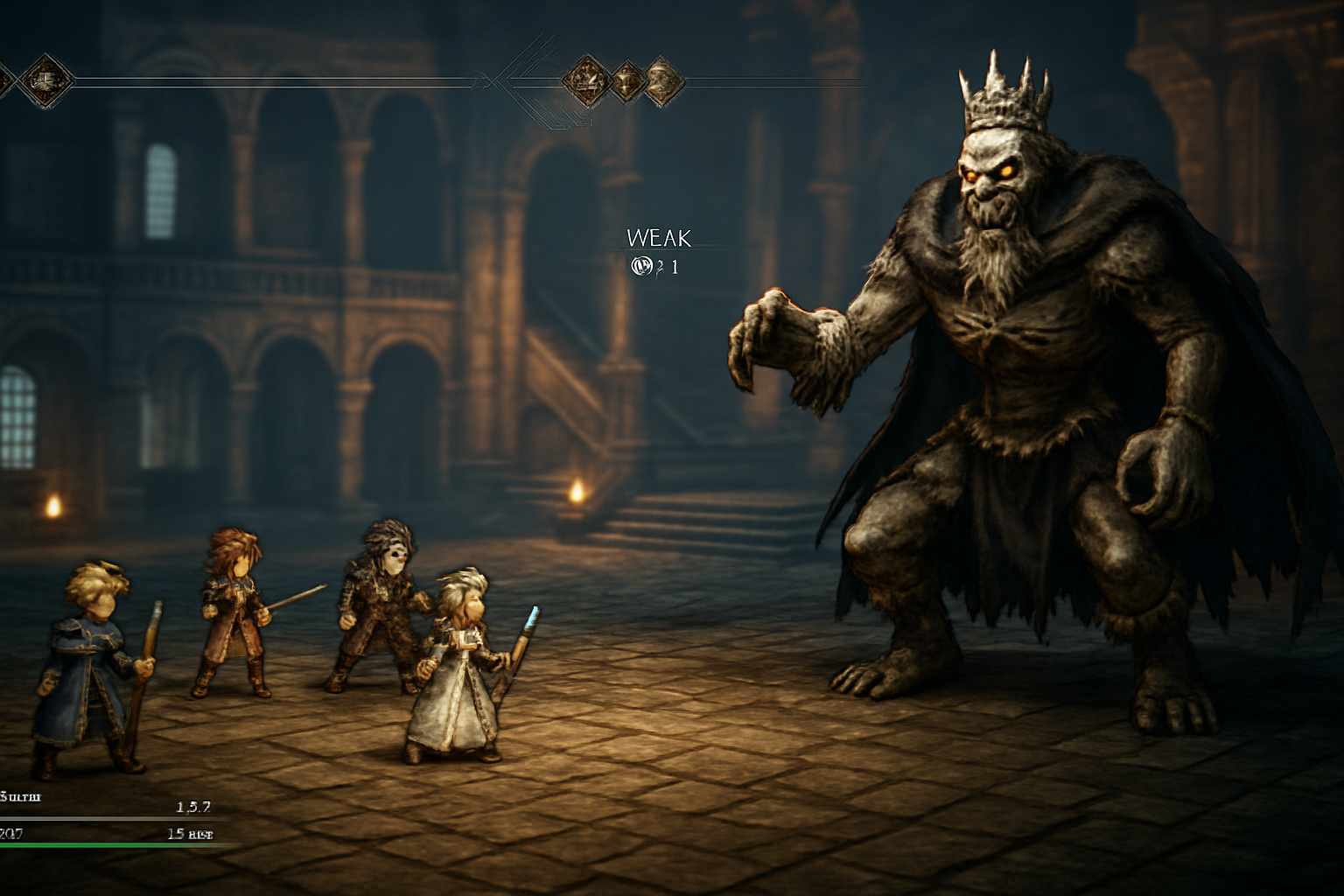Click the small center turn-order diamond icon
Viewport: 1344px width, 896px height.
(x=625, y=83)
